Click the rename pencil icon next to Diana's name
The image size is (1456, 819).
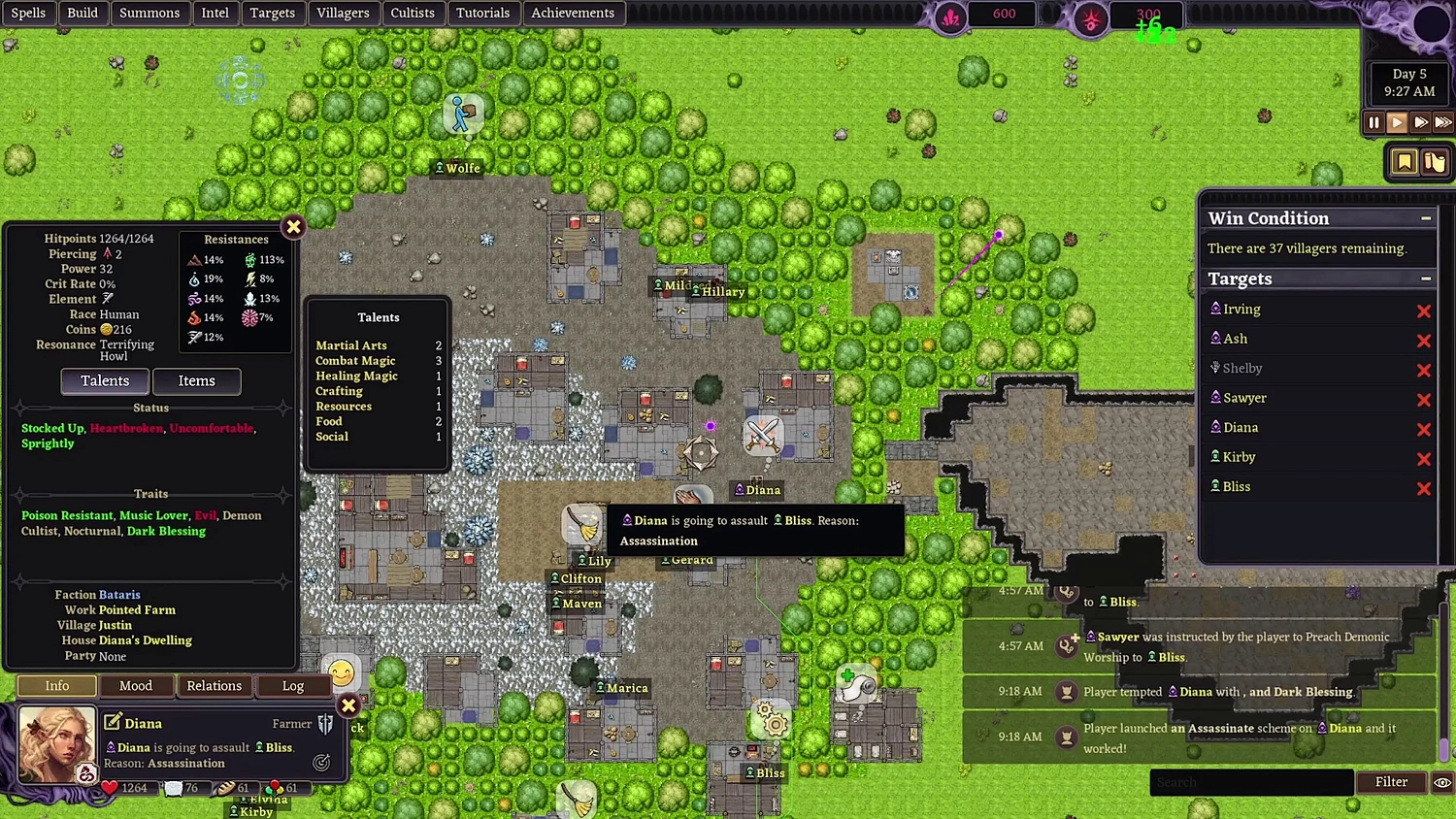115,723
